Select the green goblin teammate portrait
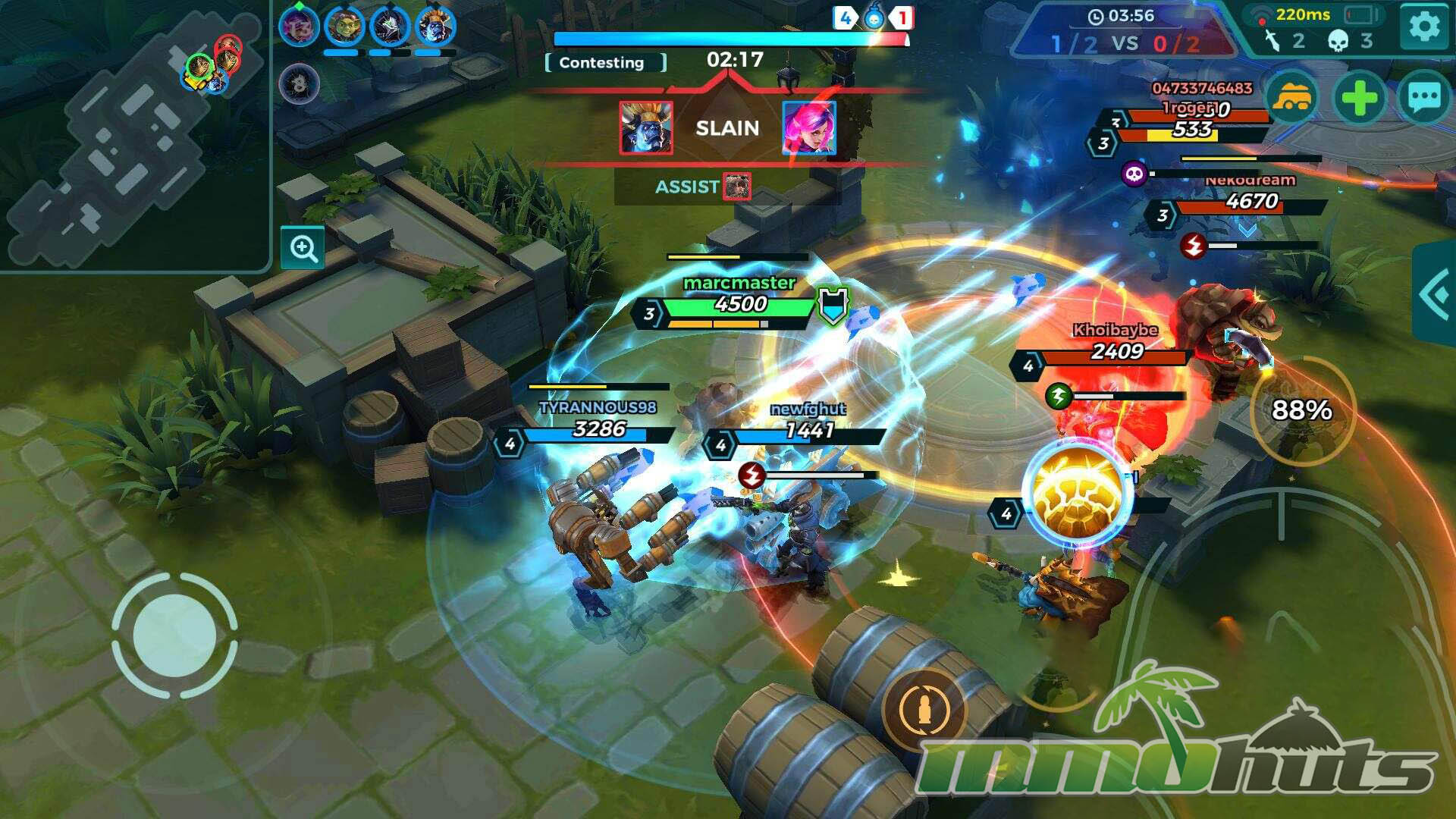The image size is (1456, 819). (x=344, y=26)
